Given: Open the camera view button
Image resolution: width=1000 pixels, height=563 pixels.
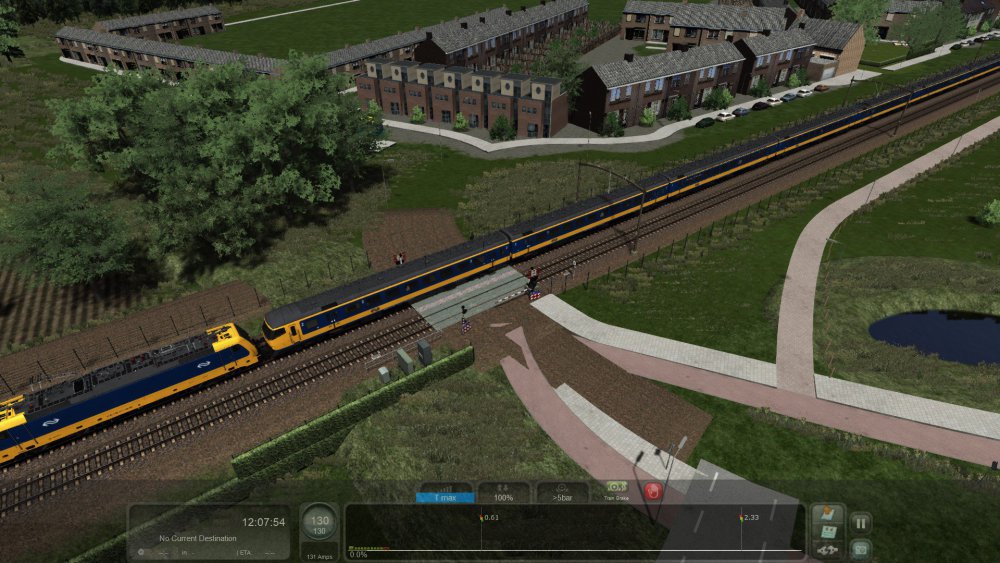Looking at the screenshot, I should [x=860, y=549].
